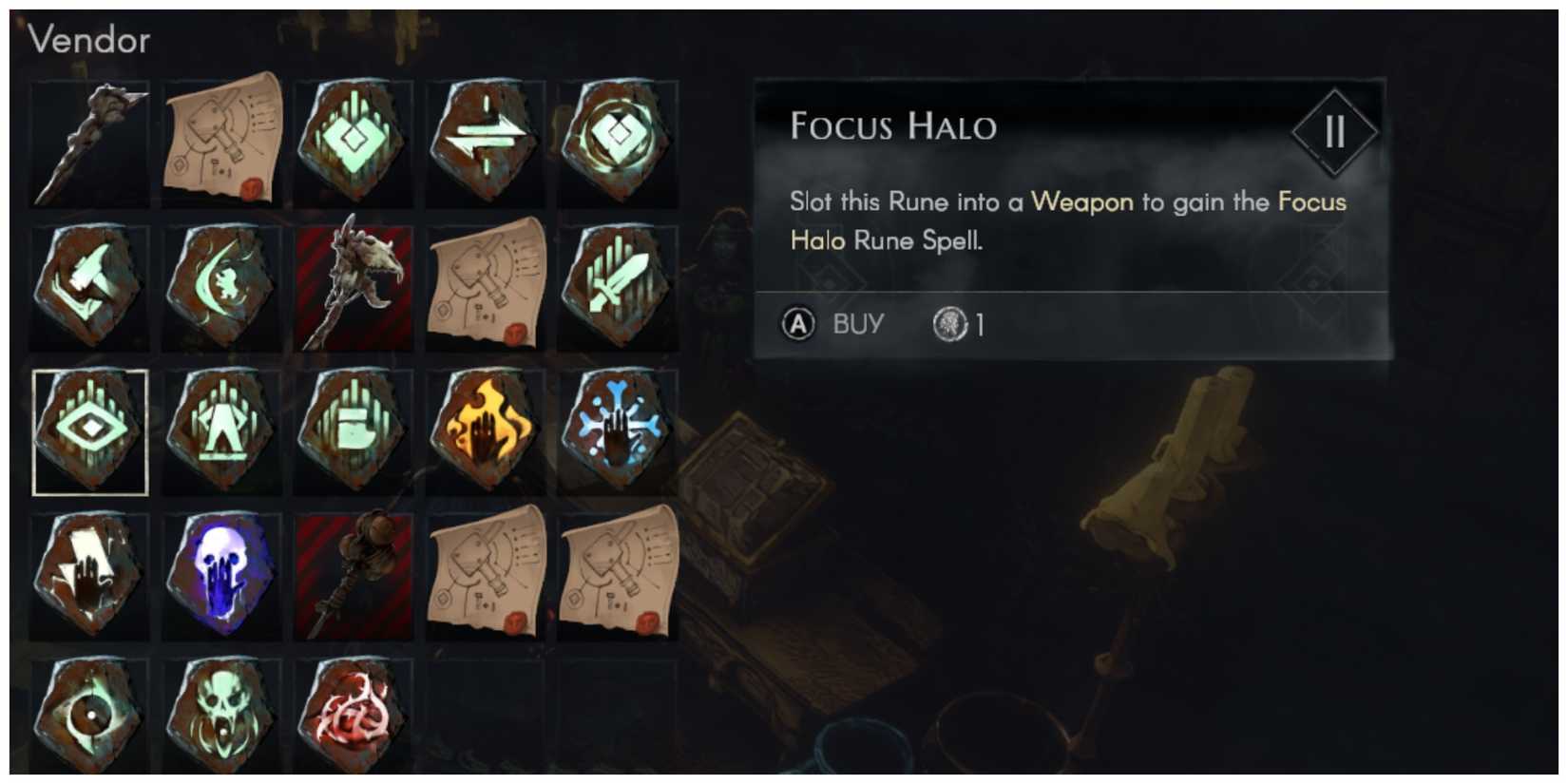Screen dimensions: 1568x784
Task: Select the wooden staff in the top-left slot
Action: click(90, 141)
